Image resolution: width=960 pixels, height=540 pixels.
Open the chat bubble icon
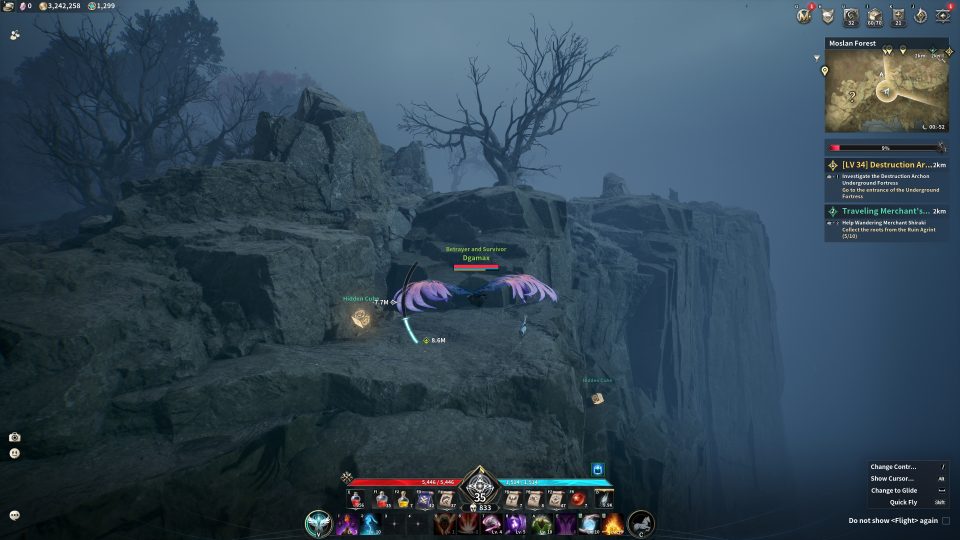click(15, 515)
